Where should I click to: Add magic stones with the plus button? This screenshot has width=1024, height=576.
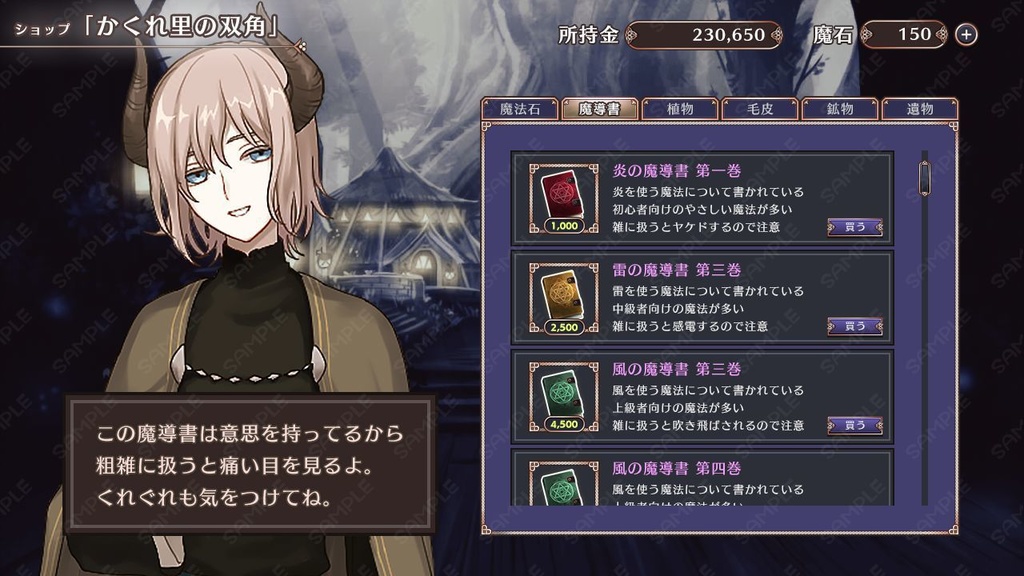[966, 35]
